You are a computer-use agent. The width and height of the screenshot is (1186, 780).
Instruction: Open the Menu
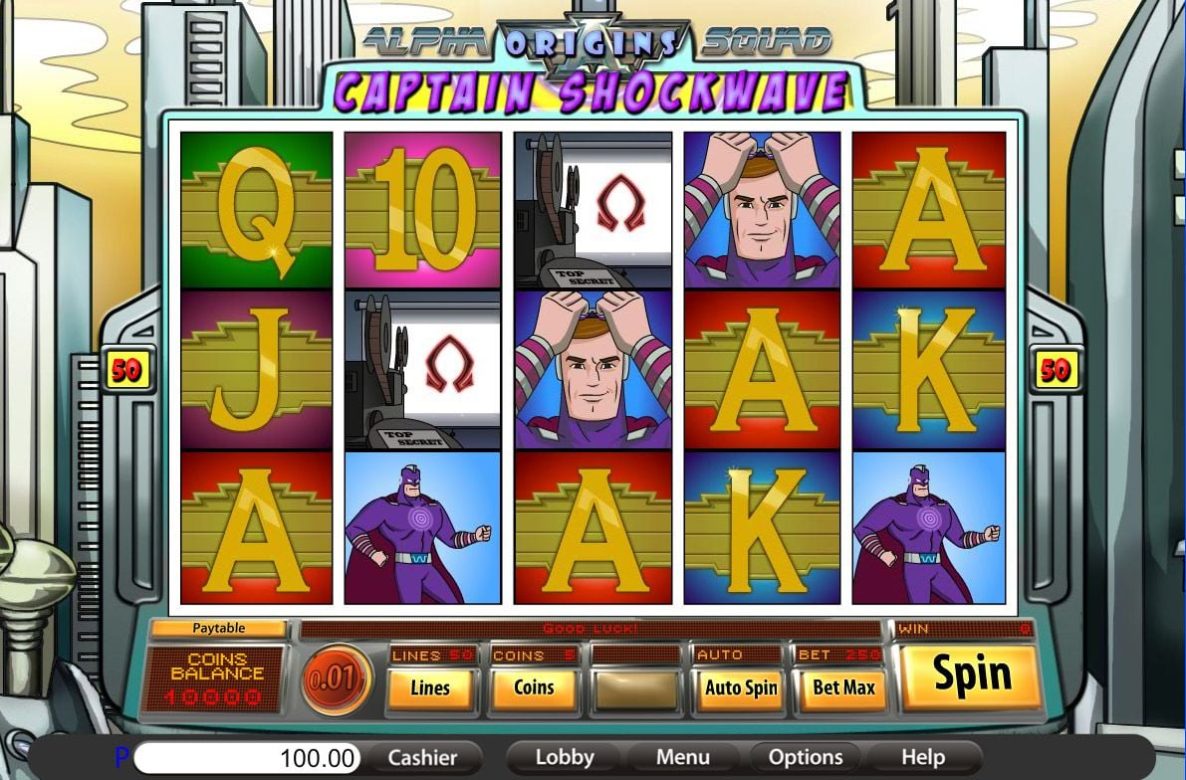point(683,758)
